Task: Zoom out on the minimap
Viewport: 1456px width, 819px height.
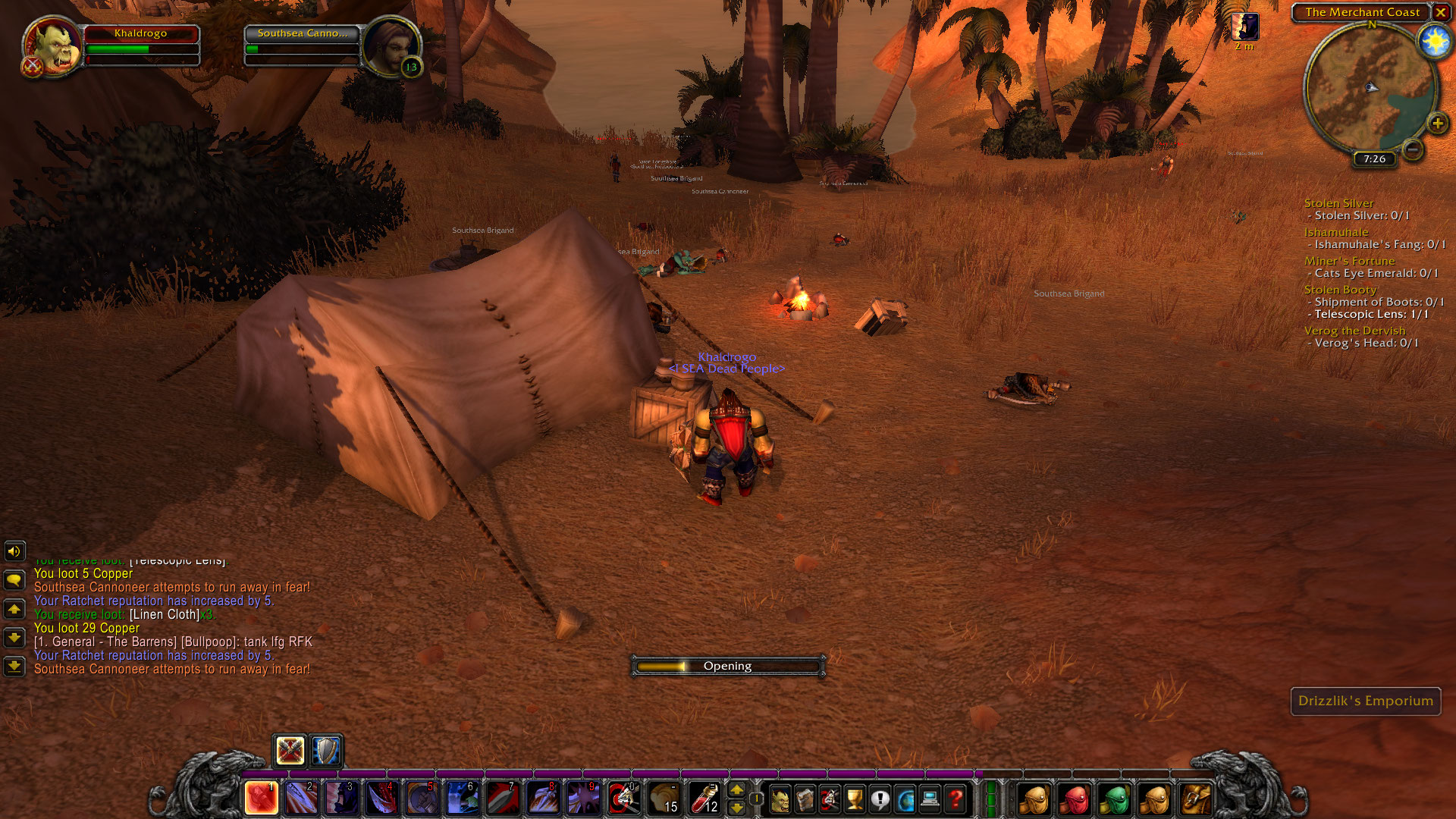Action: pyautogui.click(x=1412, y=149)
